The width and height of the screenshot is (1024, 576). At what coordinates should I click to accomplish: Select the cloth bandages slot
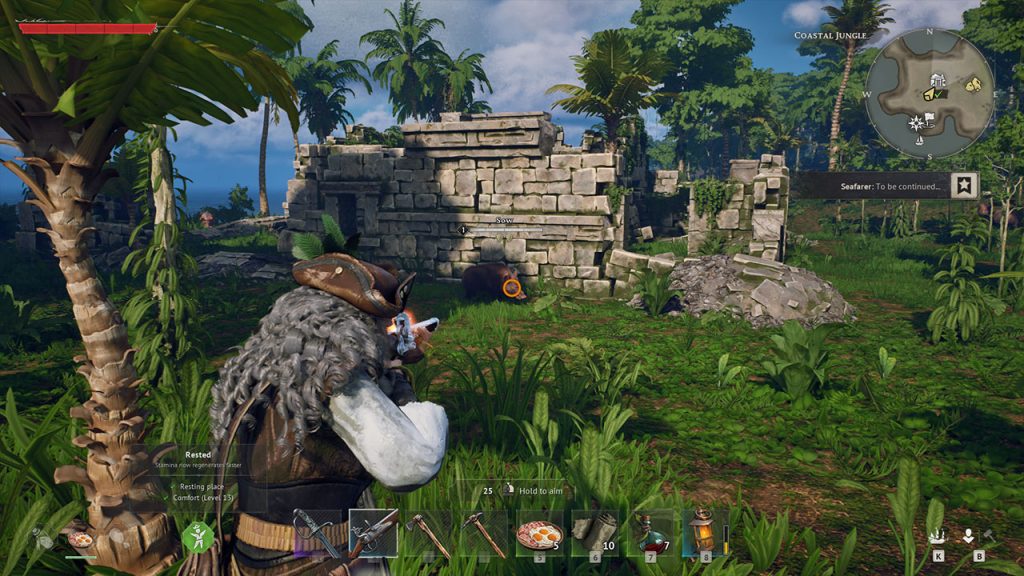(595, 533)
